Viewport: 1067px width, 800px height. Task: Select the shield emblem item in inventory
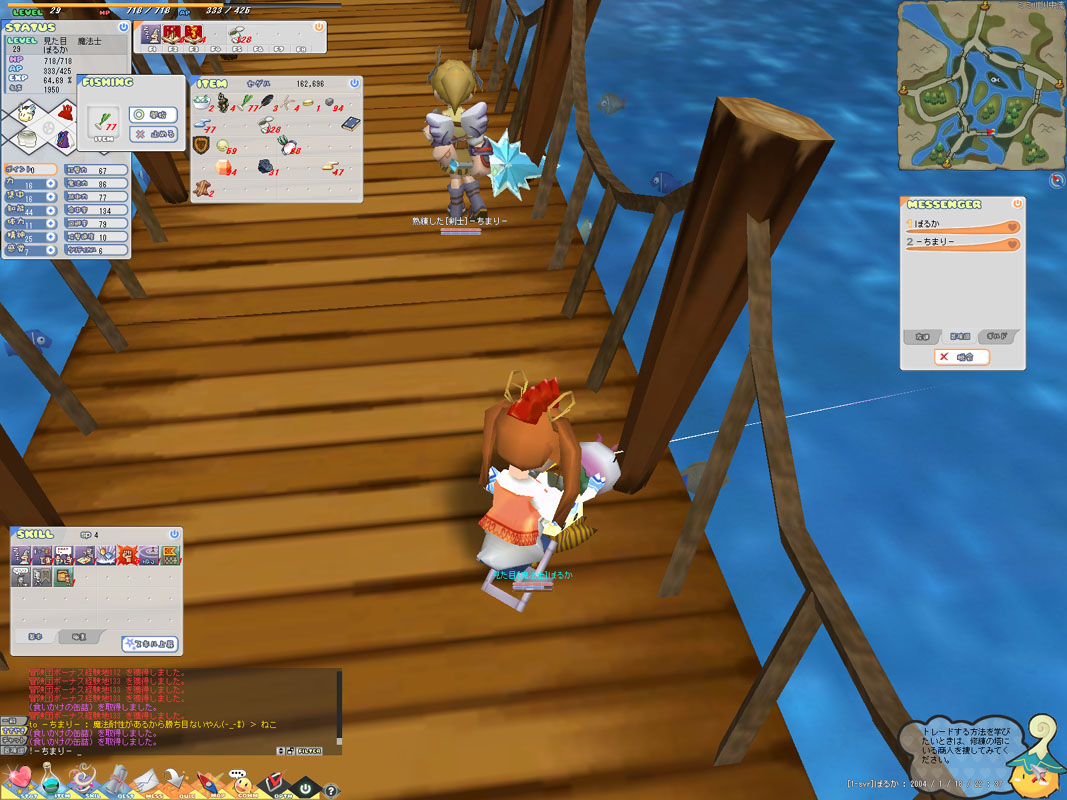[x=201, y=146]
